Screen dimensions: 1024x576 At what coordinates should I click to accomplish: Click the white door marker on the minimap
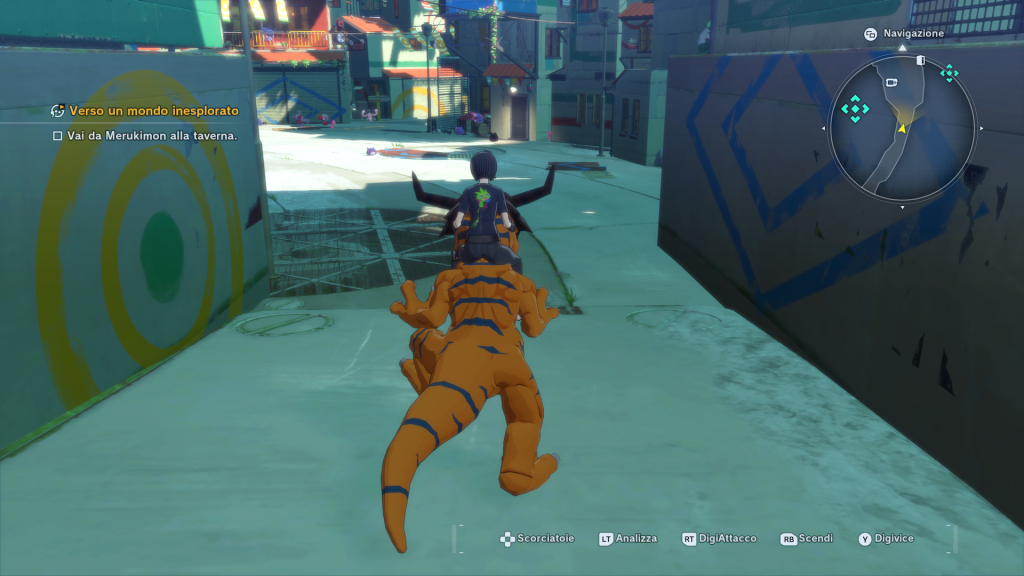point(920,60)
